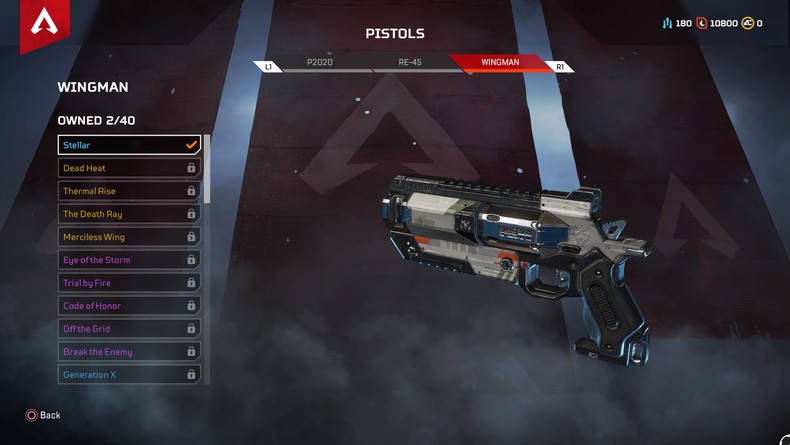Screen dimensions: 790x445
Task: Switch to the P2020 tab
Action: tap(320, 62)
